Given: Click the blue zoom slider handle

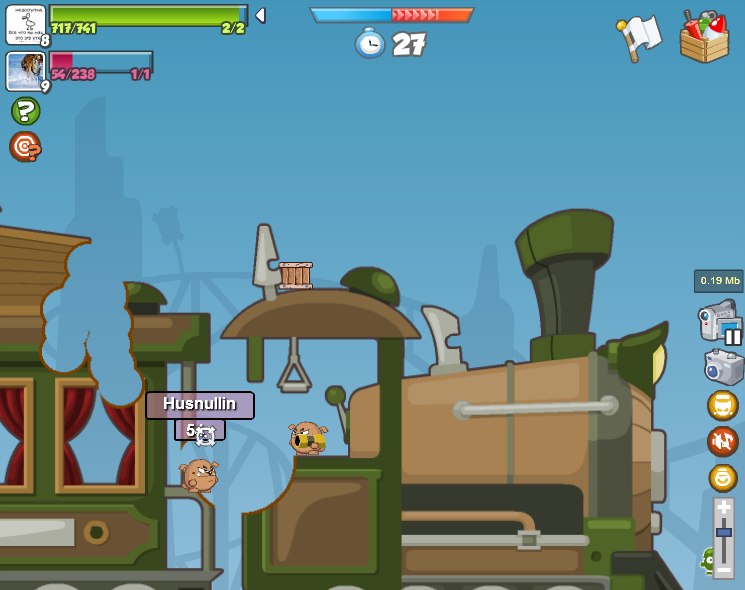Looking at the screenshot, I should coord(724,533).
